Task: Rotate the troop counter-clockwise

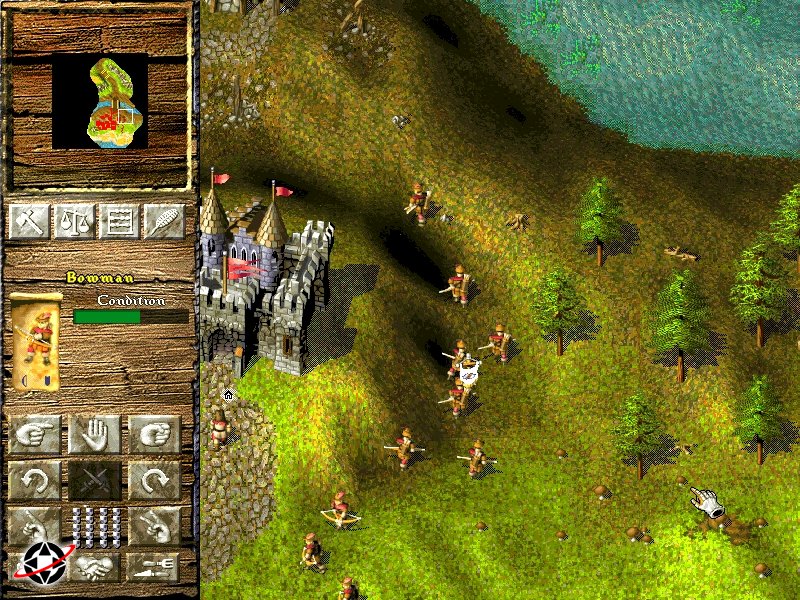Action: (35, 481)
